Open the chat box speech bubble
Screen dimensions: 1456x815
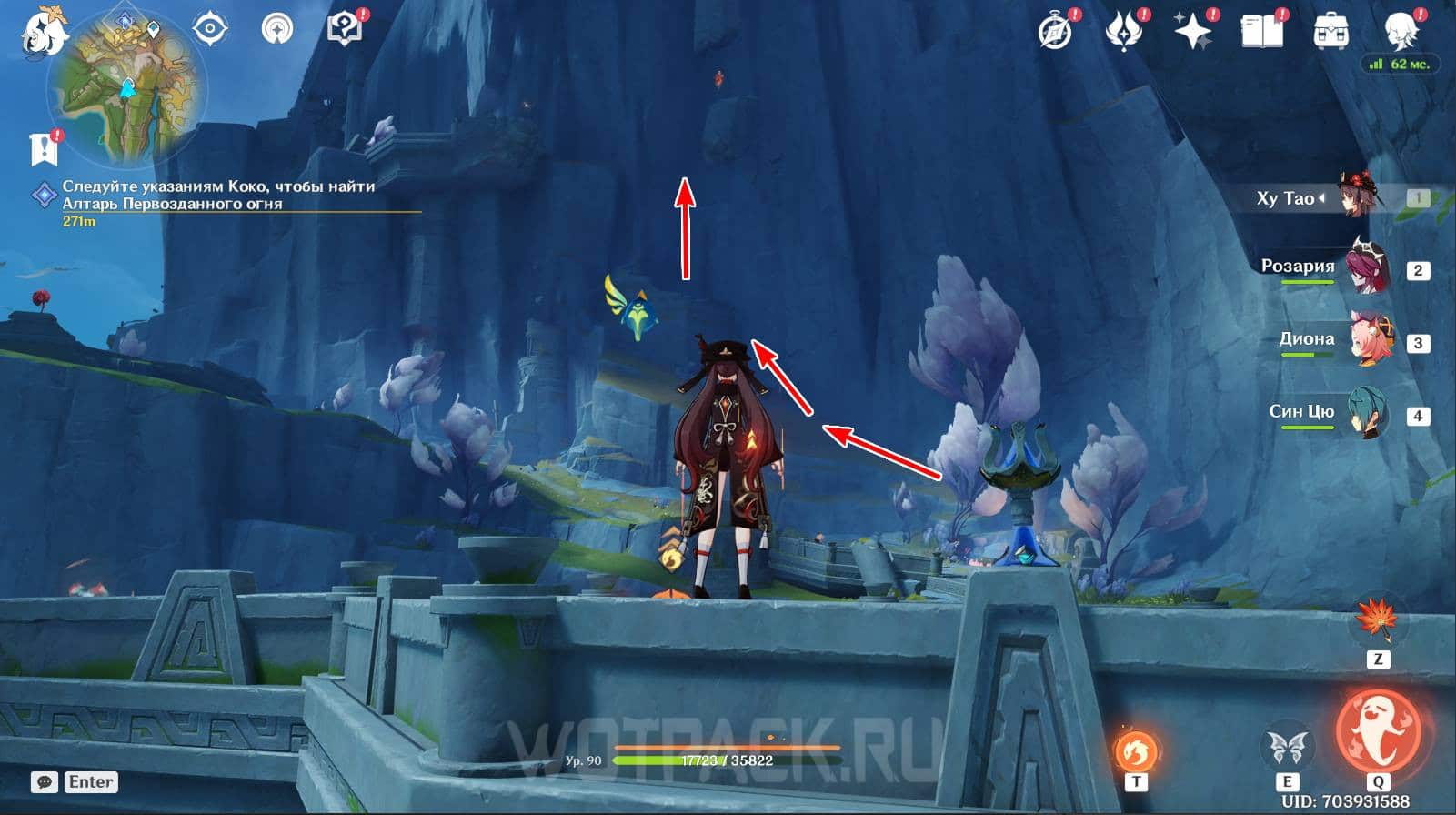click(45, 782)
